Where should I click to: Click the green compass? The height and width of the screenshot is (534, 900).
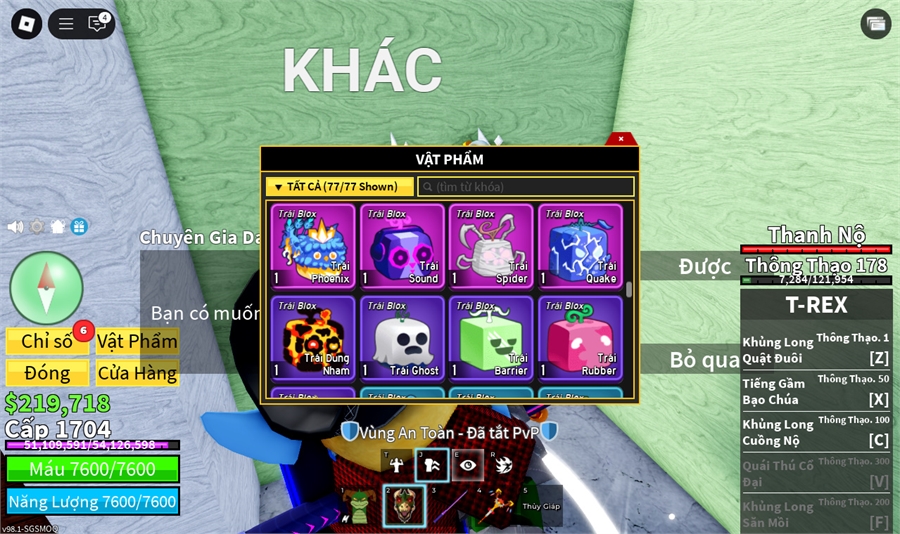point(46,288)
